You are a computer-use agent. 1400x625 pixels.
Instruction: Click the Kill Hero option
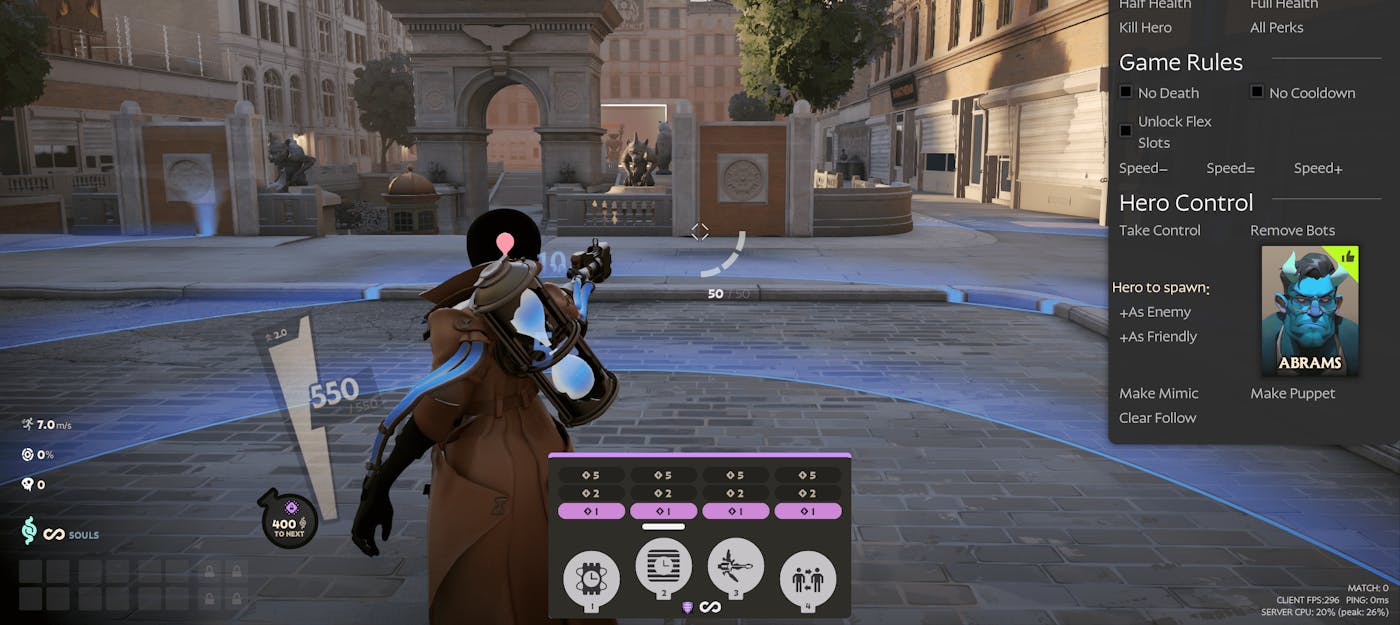pyautogui.click(x=1145, y=28)
